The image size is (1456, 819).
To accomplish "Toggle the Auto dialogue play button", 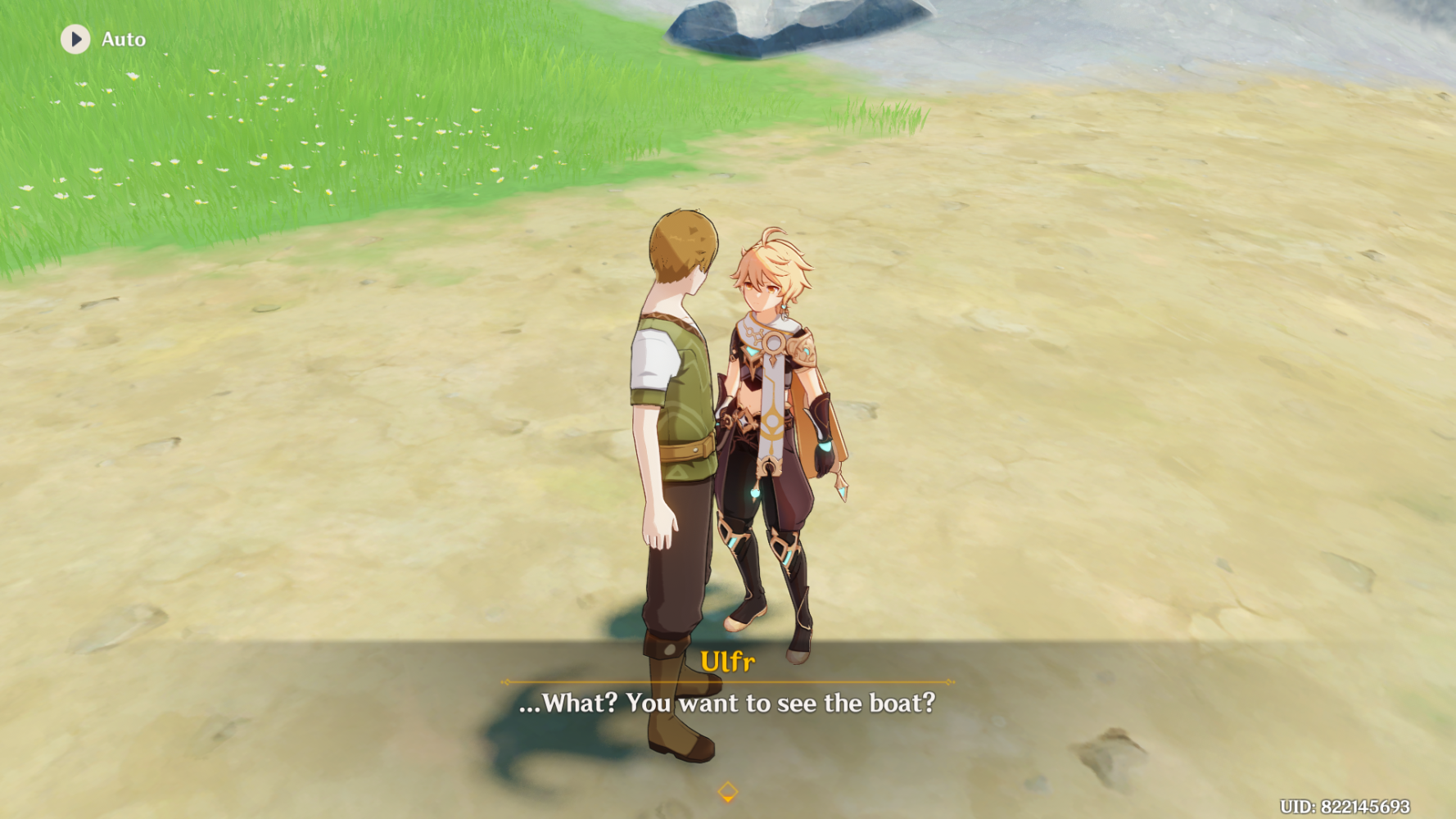I will click(75, 39).
